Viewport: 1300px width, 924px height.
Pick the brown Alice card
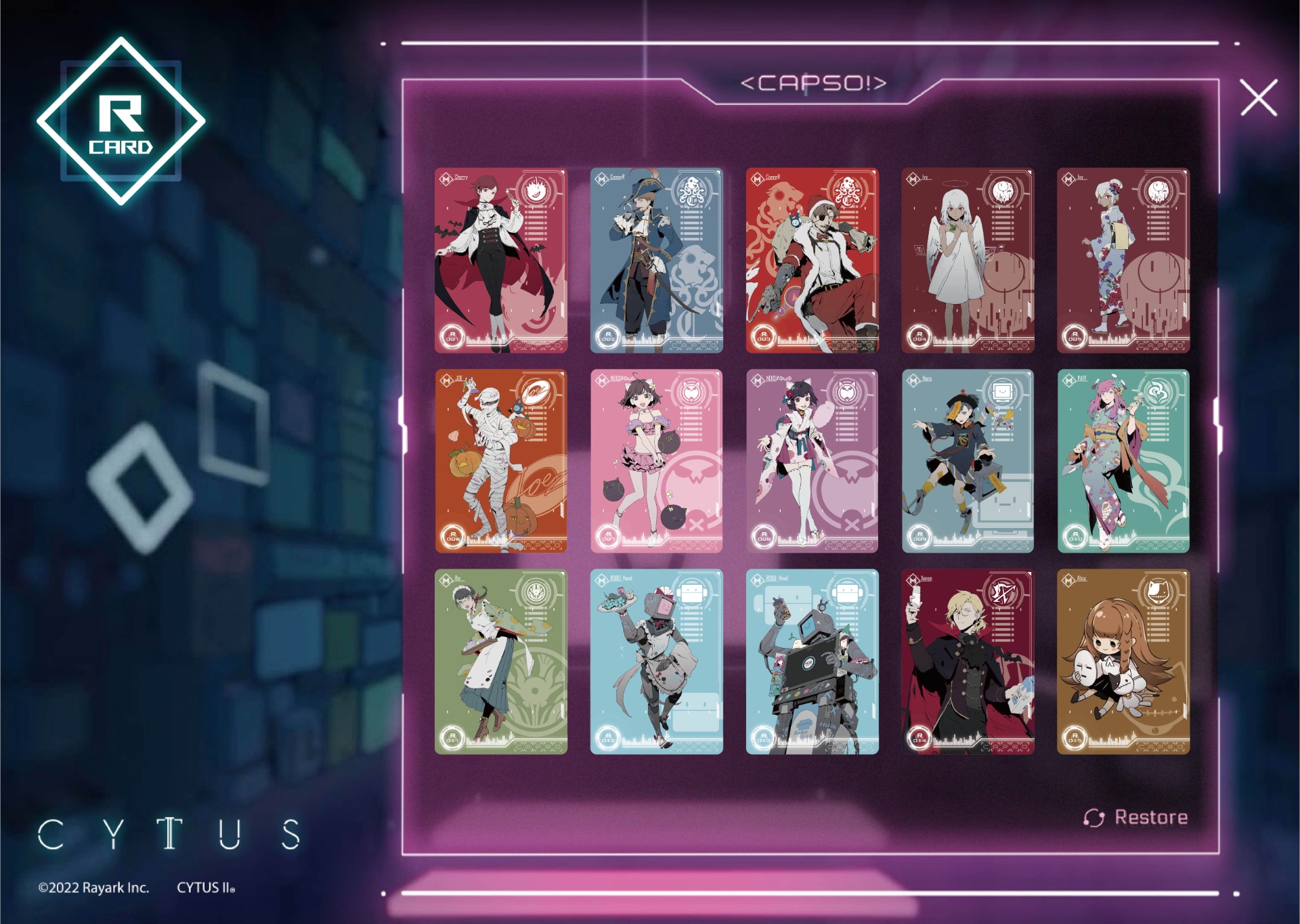pyautogui.click(x=1123, y=661)
